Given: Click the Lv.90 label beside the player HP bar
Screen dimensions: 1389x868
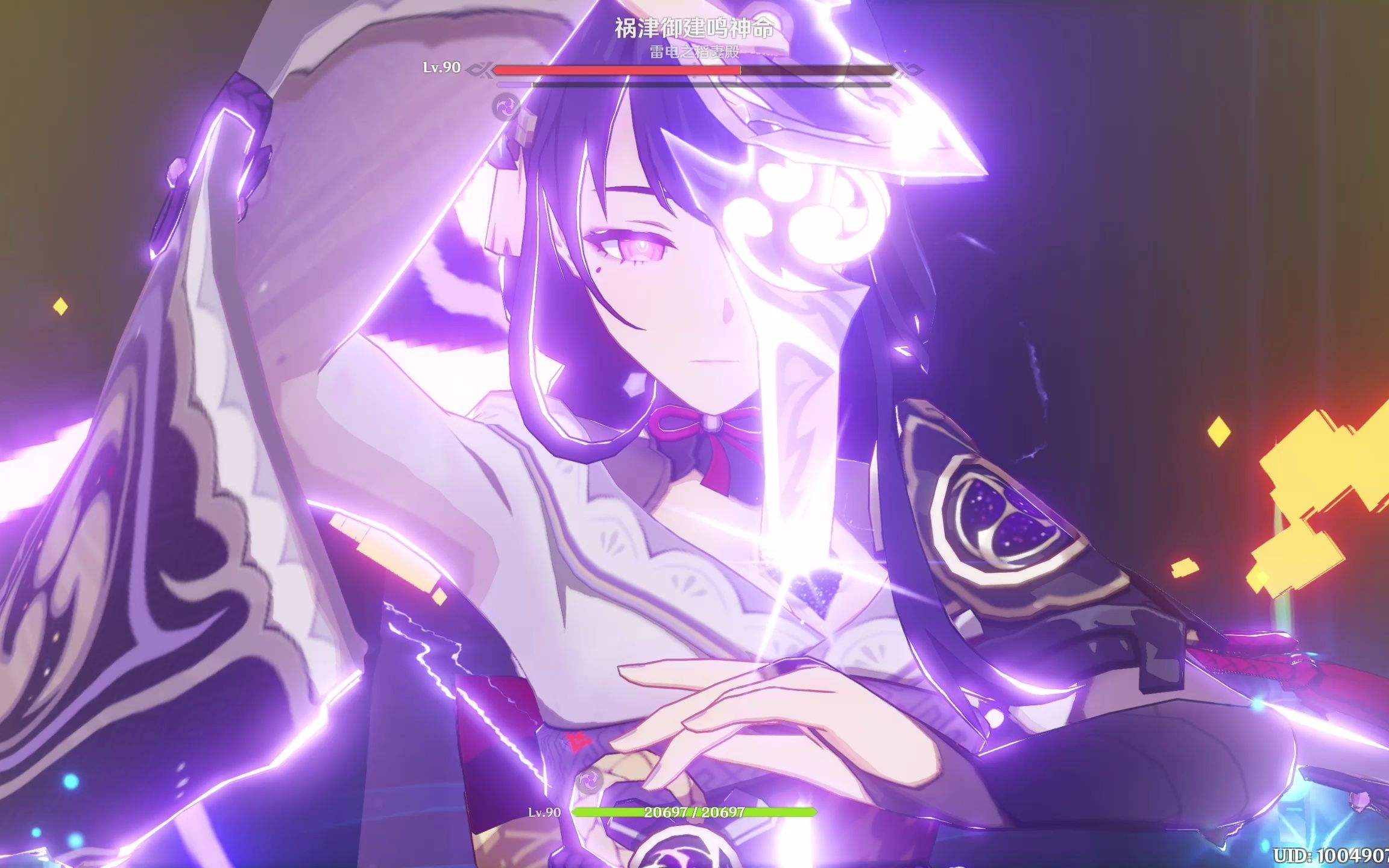Looking at the screenshot, I should [546, 813].
